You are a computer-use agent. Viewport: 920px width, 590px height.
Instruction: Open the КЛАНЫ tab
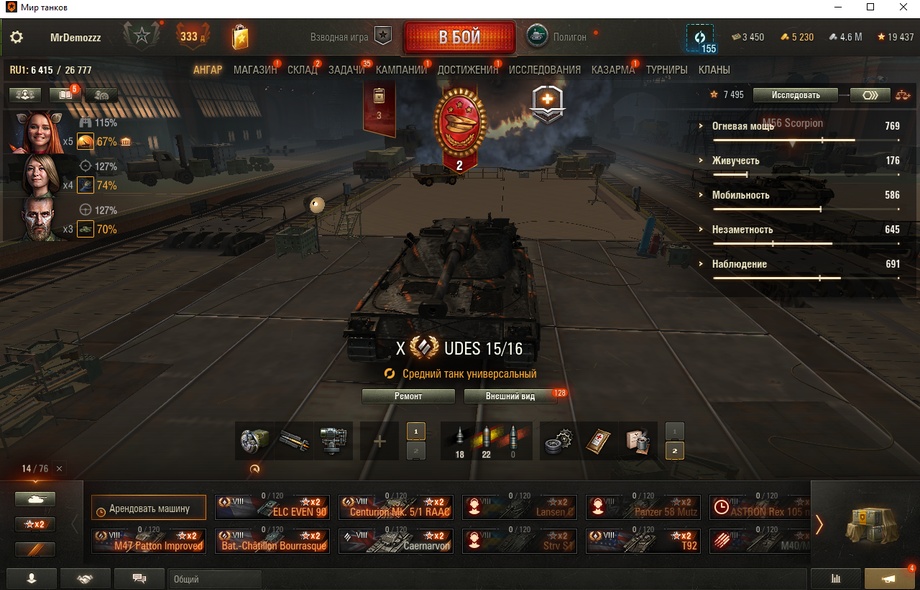714,70
